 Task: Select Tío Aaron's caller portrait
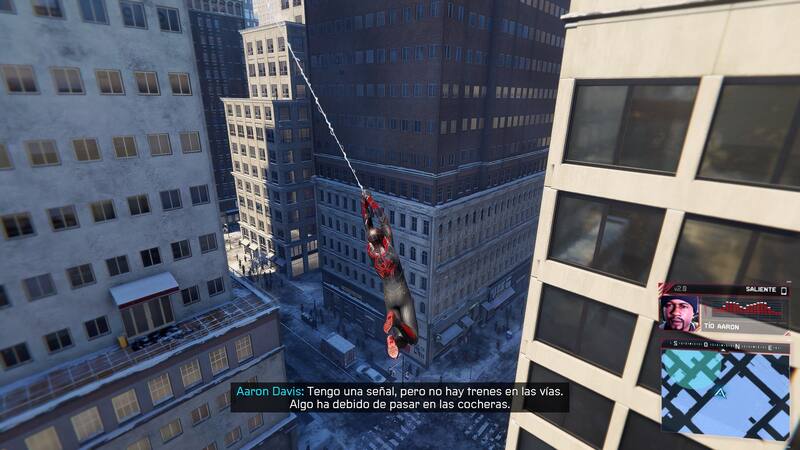click(680, 312)
